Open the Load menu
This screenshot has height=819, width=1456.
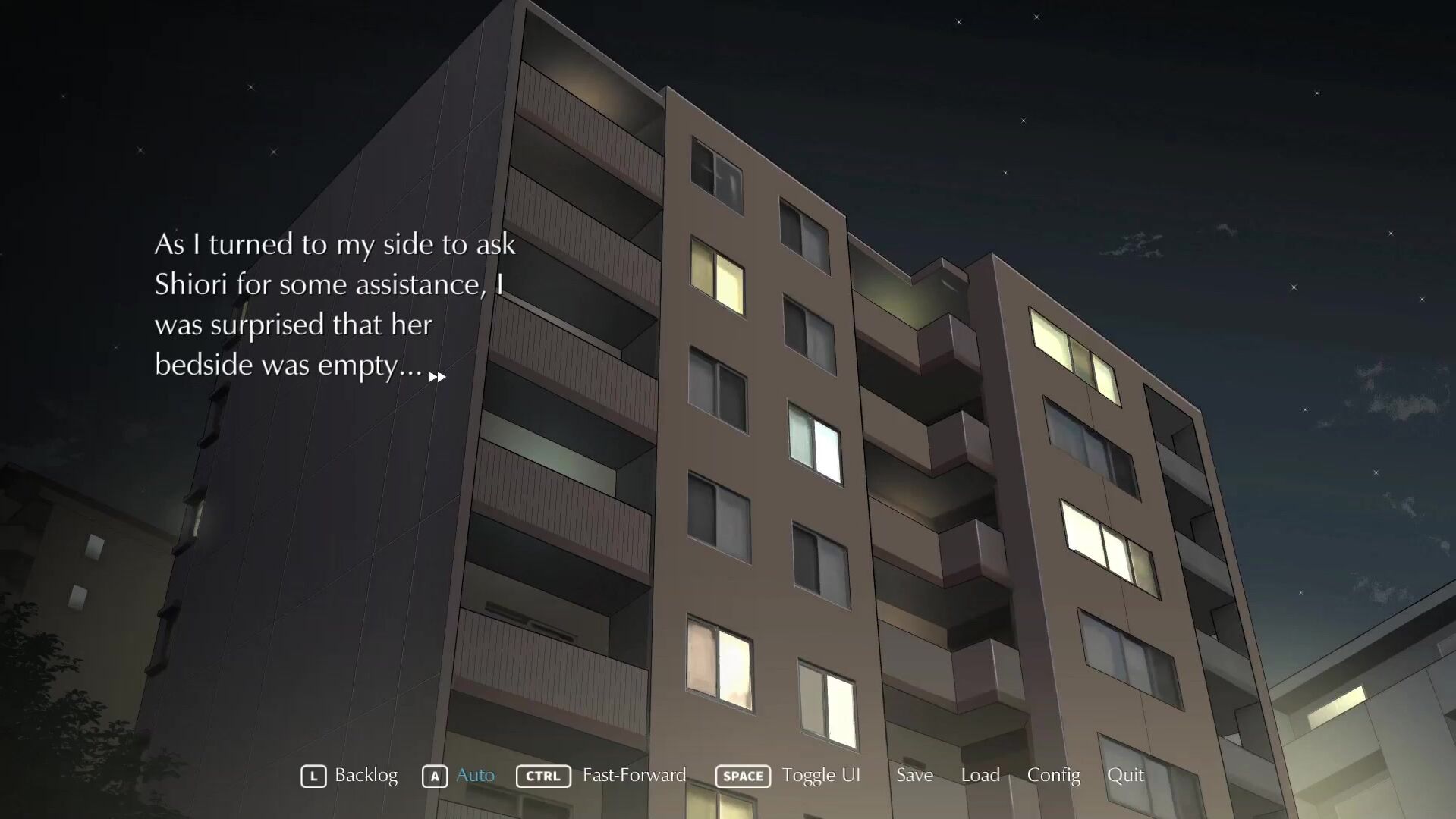pos(980,775)
